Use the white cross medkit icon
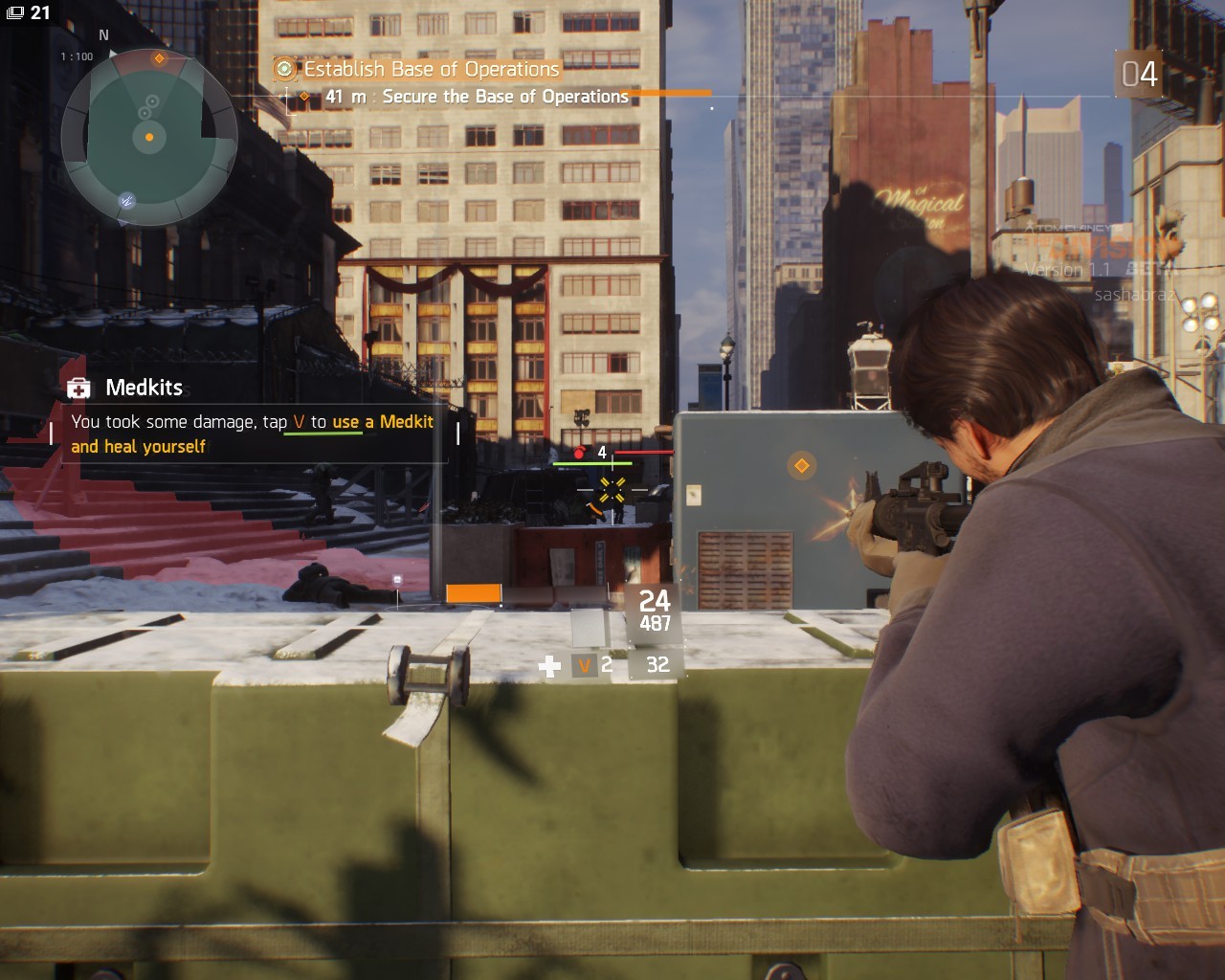The width and height of the screenshot is (1225, 980). (549, 666)
